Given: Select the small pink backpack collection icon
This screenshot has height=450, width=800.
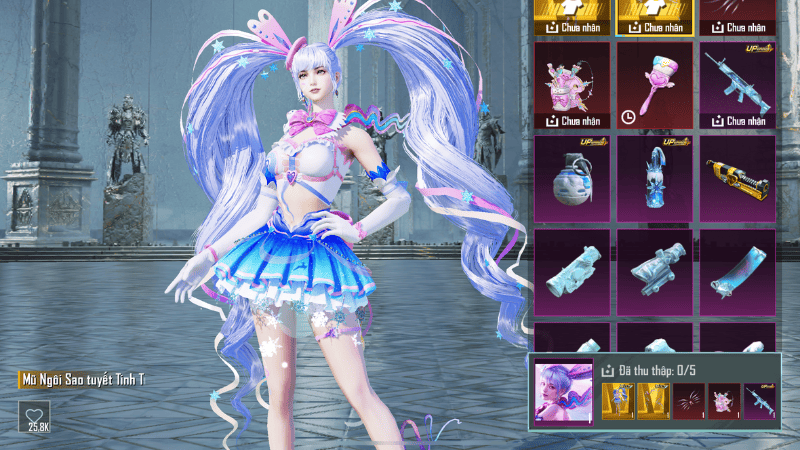Looking at the screenshot, I should [723, 400].
